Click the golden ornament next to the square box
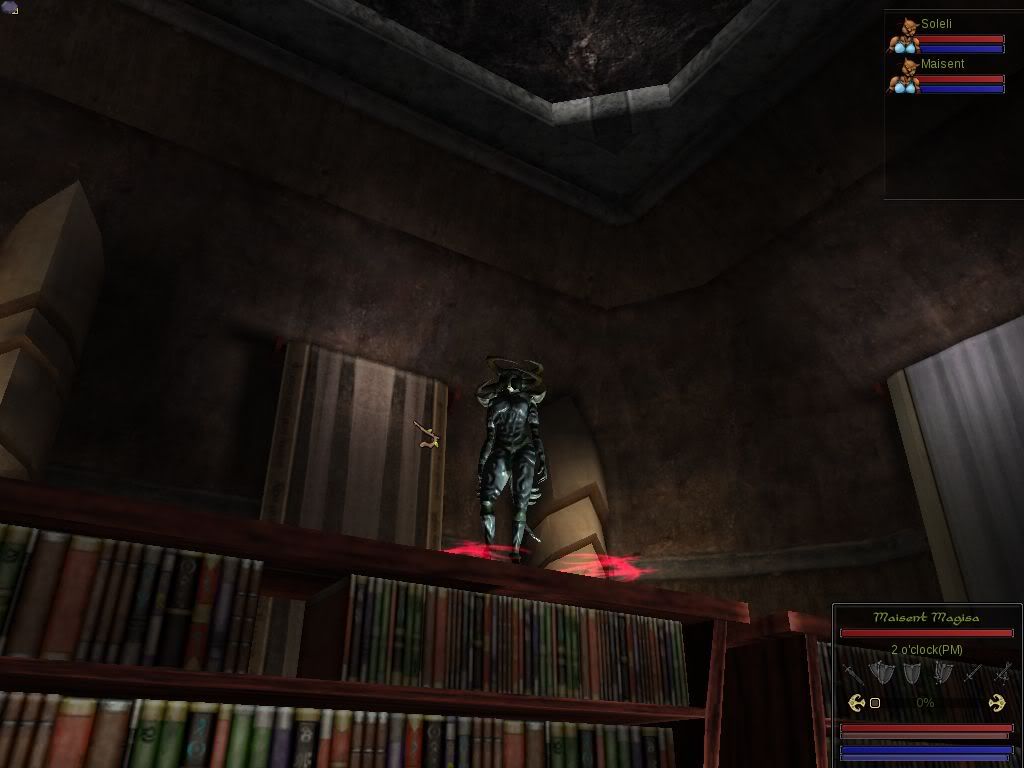The image size is (1024, 768). pos(856,703)
